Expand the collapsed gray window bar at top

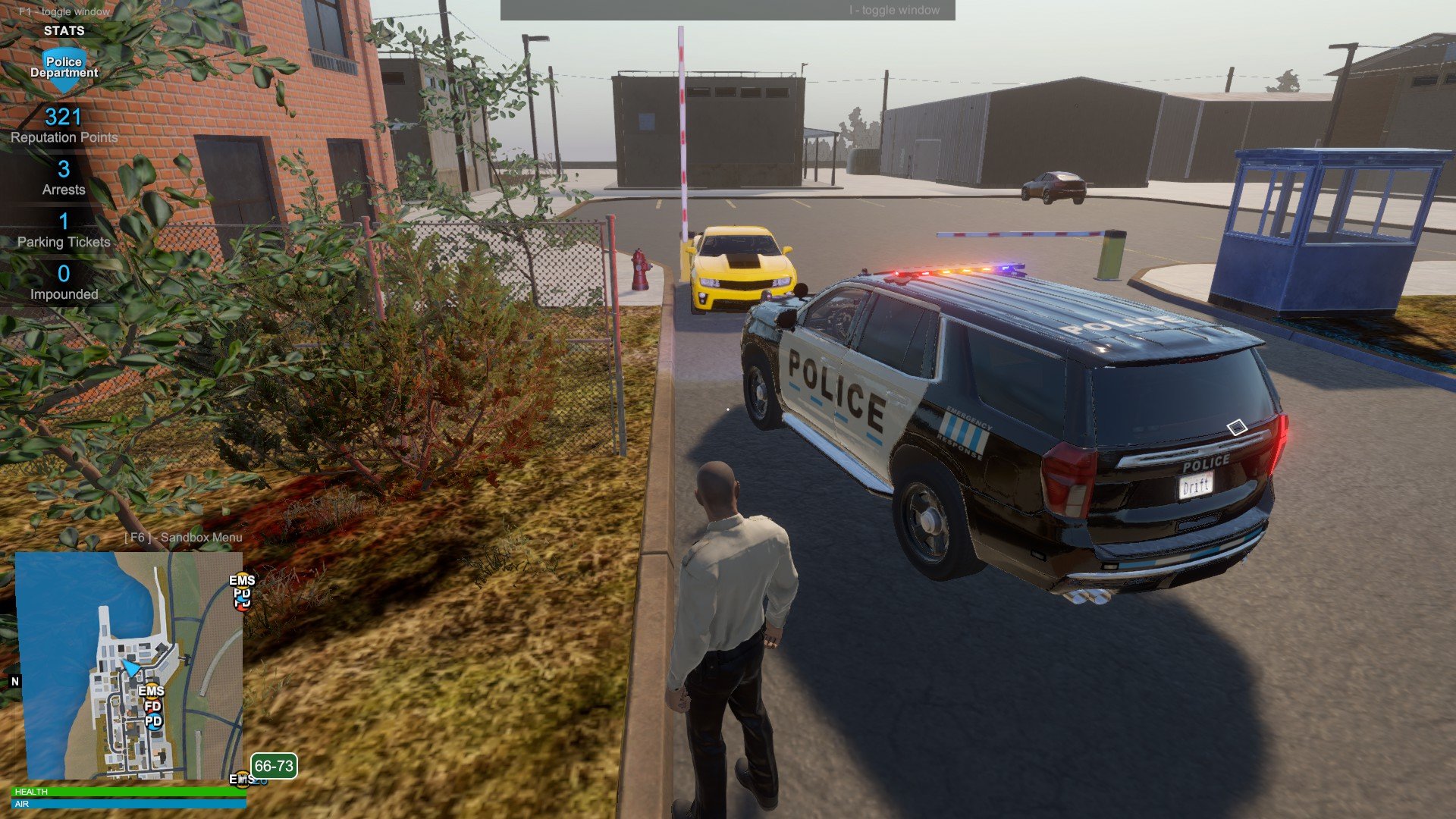coord(727,11)
